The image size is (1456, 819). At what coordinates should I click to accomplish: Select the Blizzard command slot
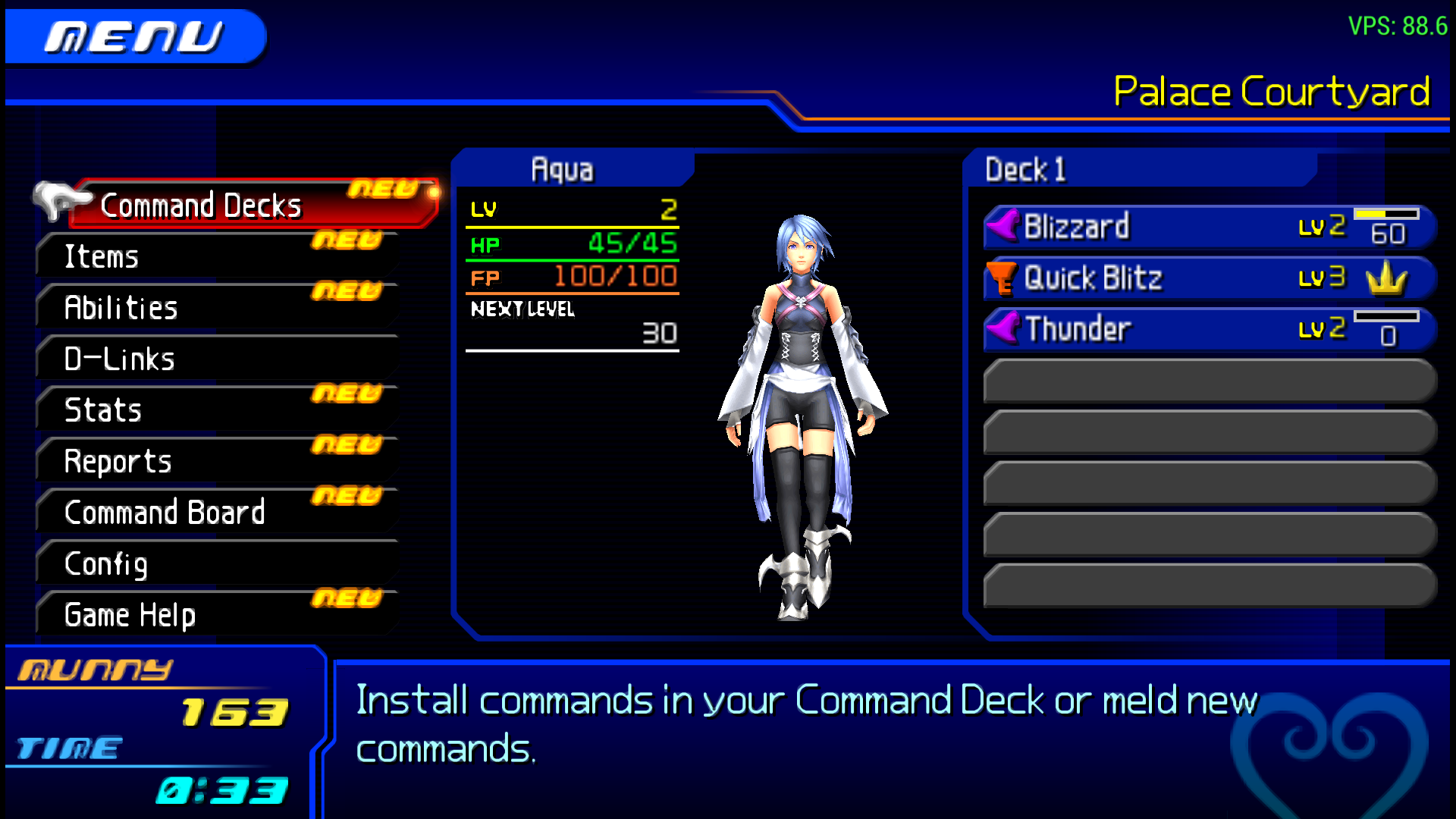point(1209,227)
